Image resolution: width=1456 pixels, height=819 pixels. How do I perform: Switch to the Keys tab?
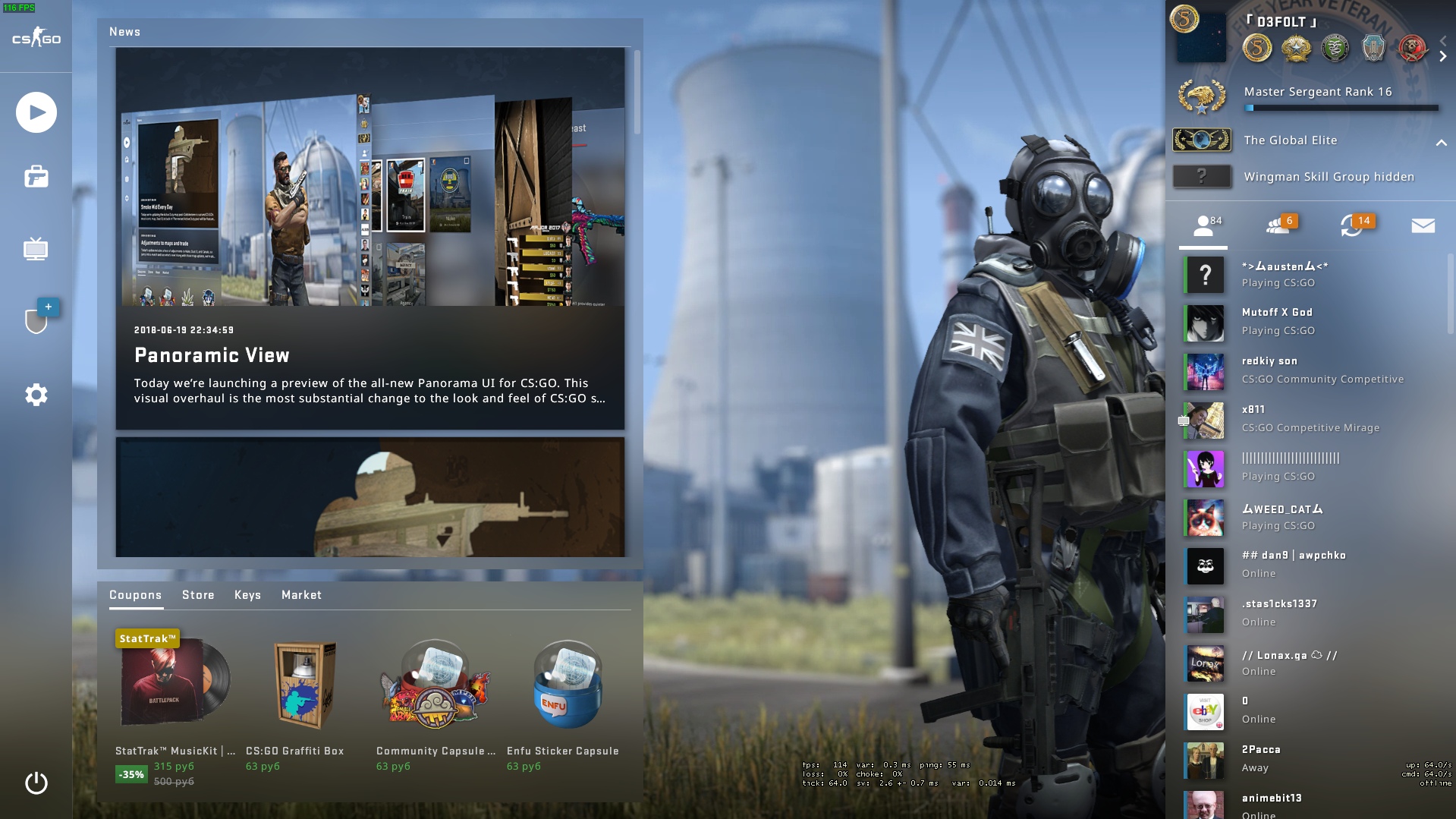247,595
